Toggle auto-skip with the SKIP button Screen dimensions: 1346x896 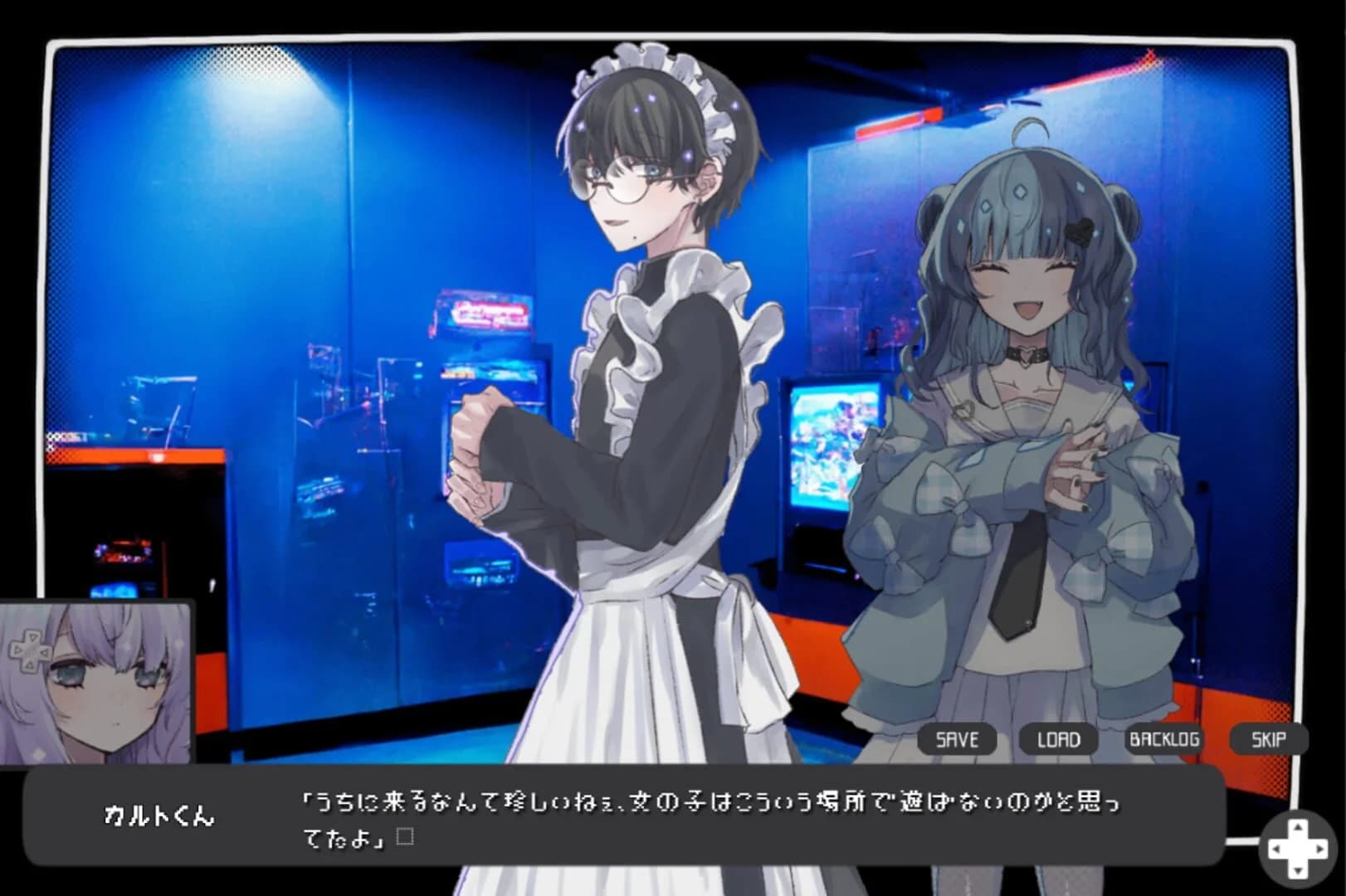(1269, 739)
